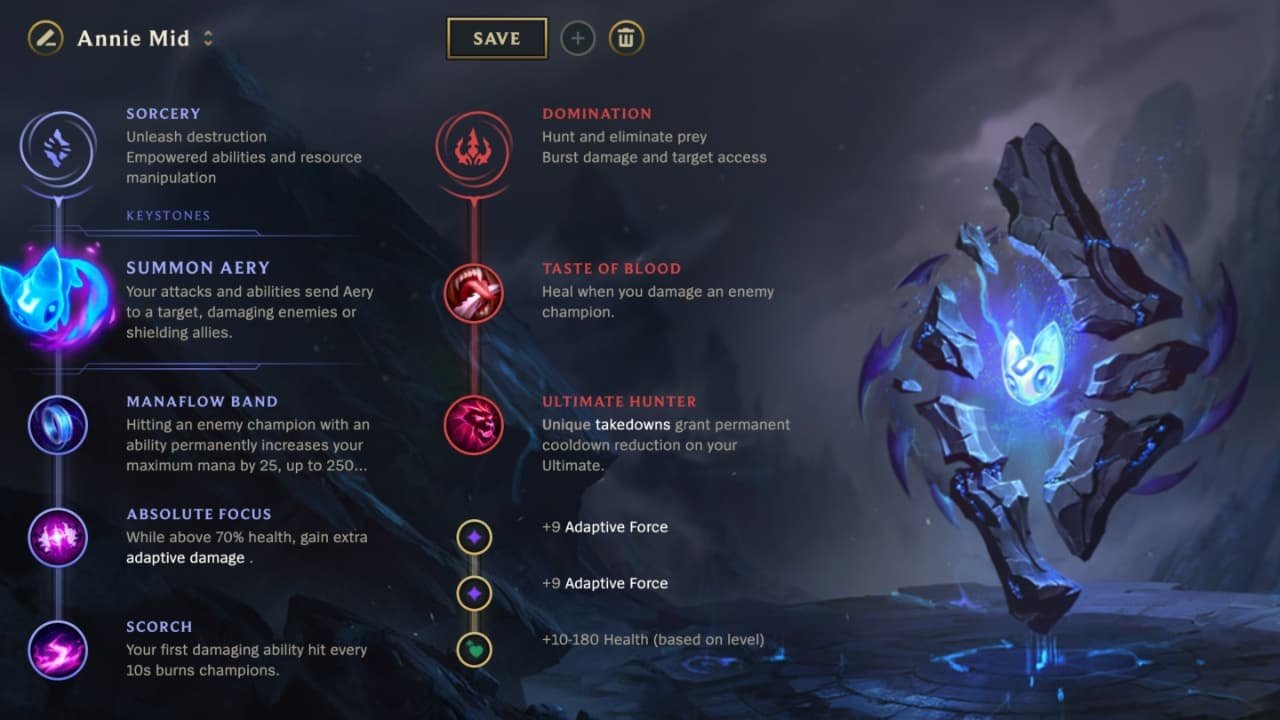The height and width of the screenshot is (720, 1280).
Task: Switch to the Domination path header
Action: click(597, 113)
